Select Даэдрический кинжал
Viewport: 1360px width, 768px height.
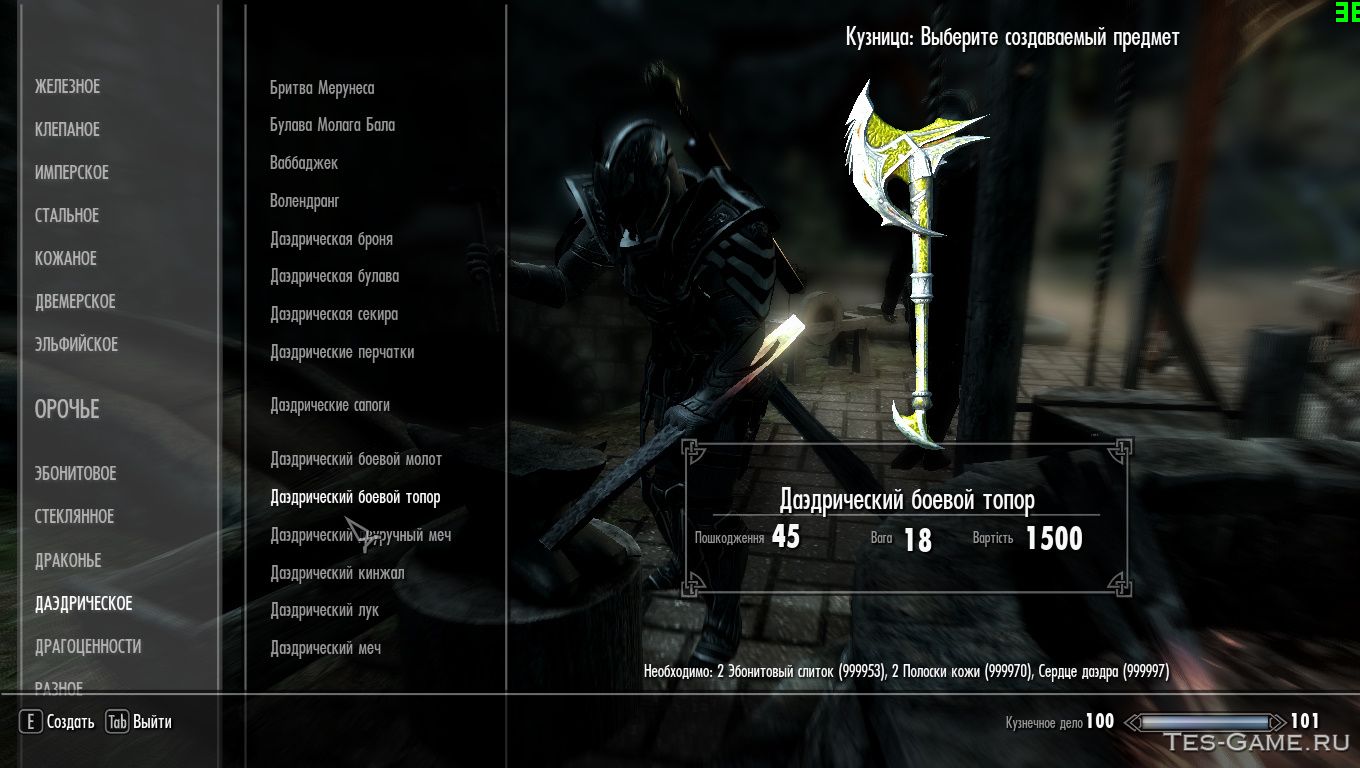[337, 573]
